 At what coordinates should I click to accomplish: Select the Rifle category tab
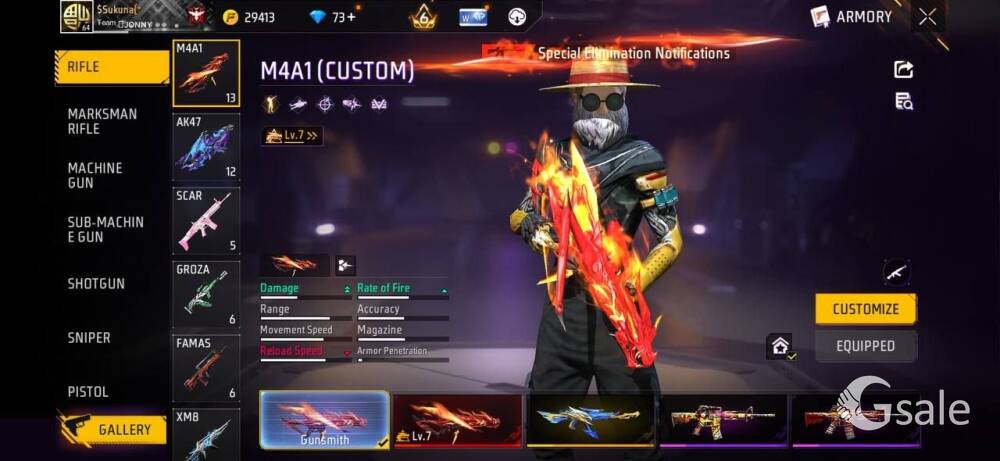point(110,67)
